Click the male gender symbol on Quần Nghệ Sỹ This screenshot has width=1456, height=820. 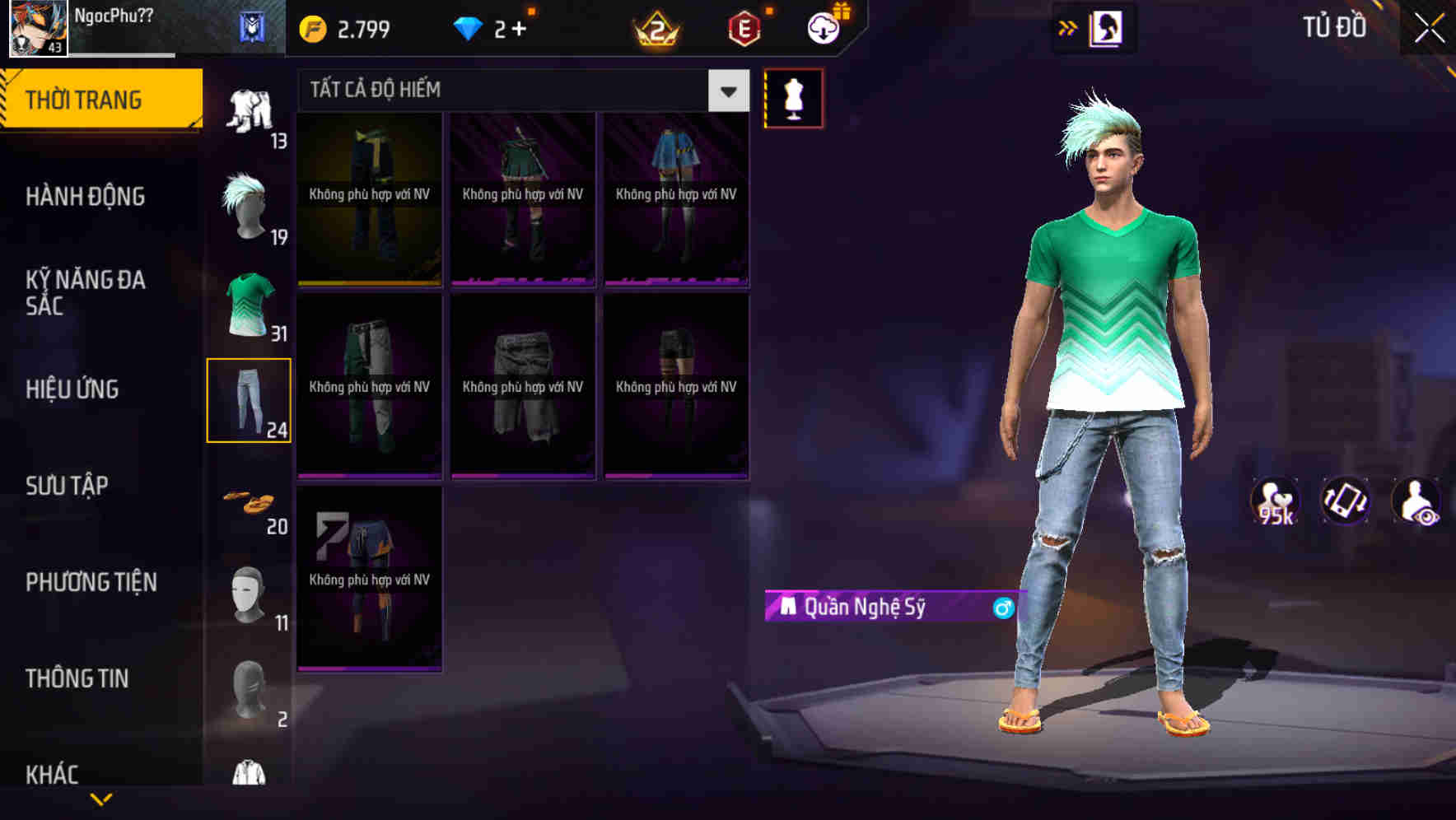[x=1001, y=609]
